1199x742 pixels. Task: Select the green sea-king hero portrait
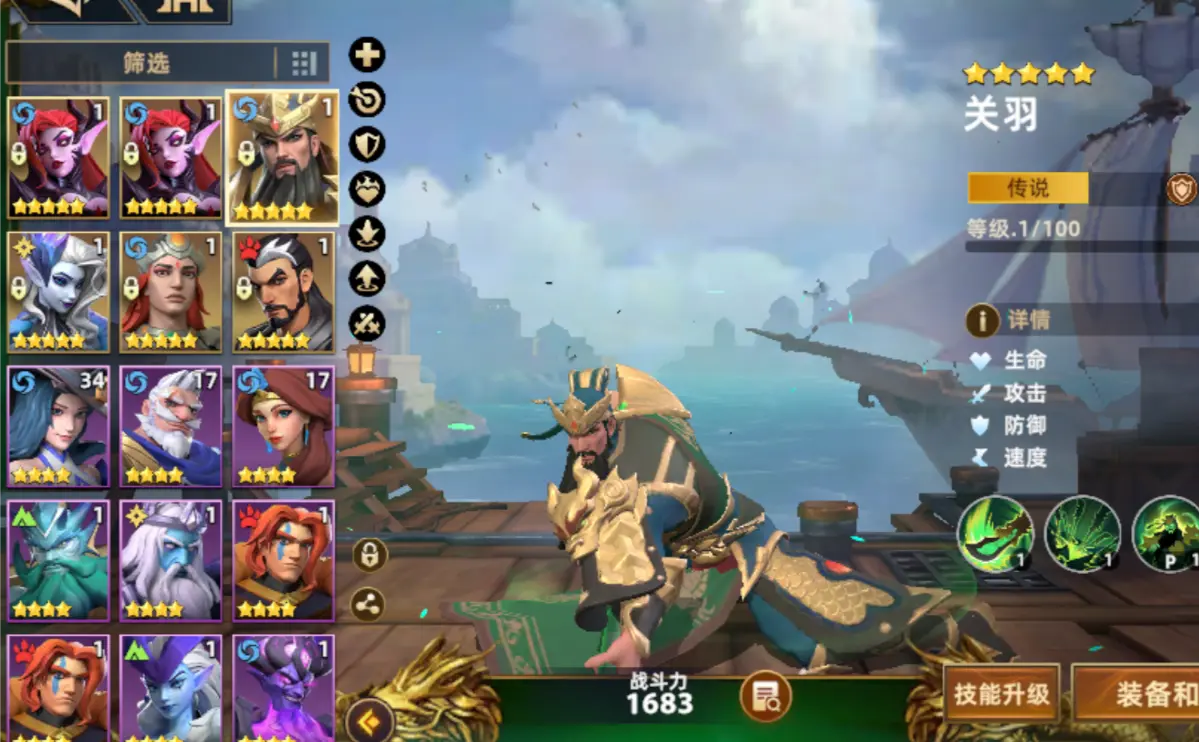pos(58,561)
